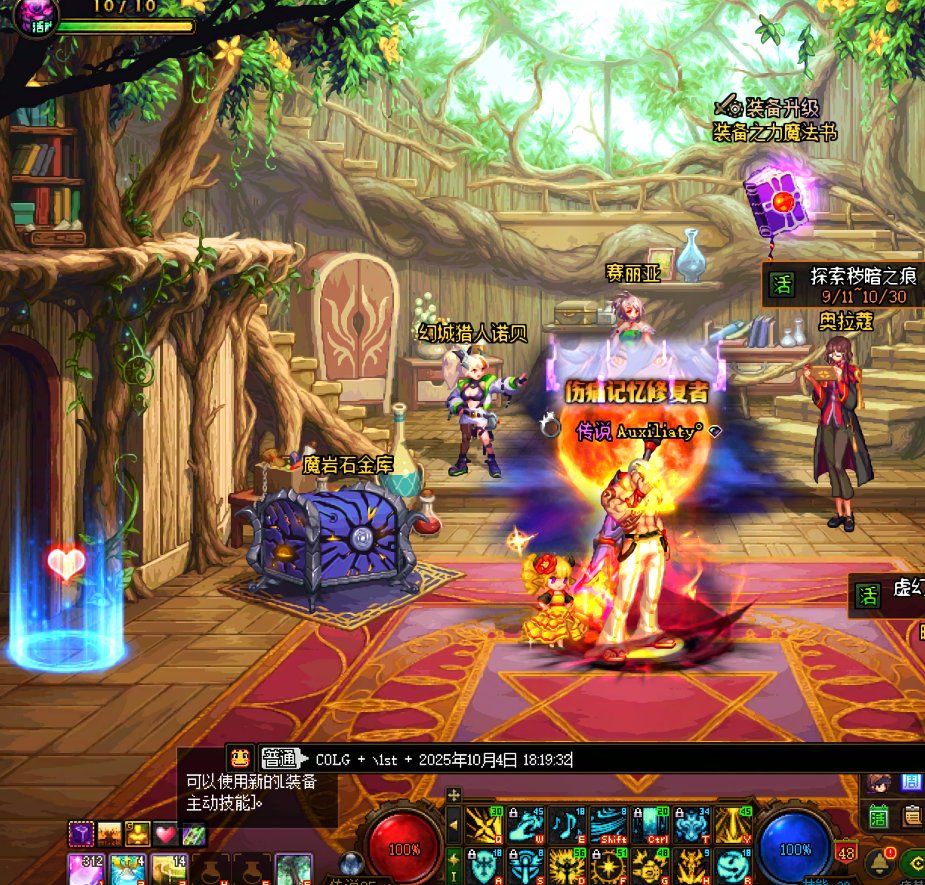Activate the golden beam skill on Y
925x885 pixels.
[x=733, y=825]
